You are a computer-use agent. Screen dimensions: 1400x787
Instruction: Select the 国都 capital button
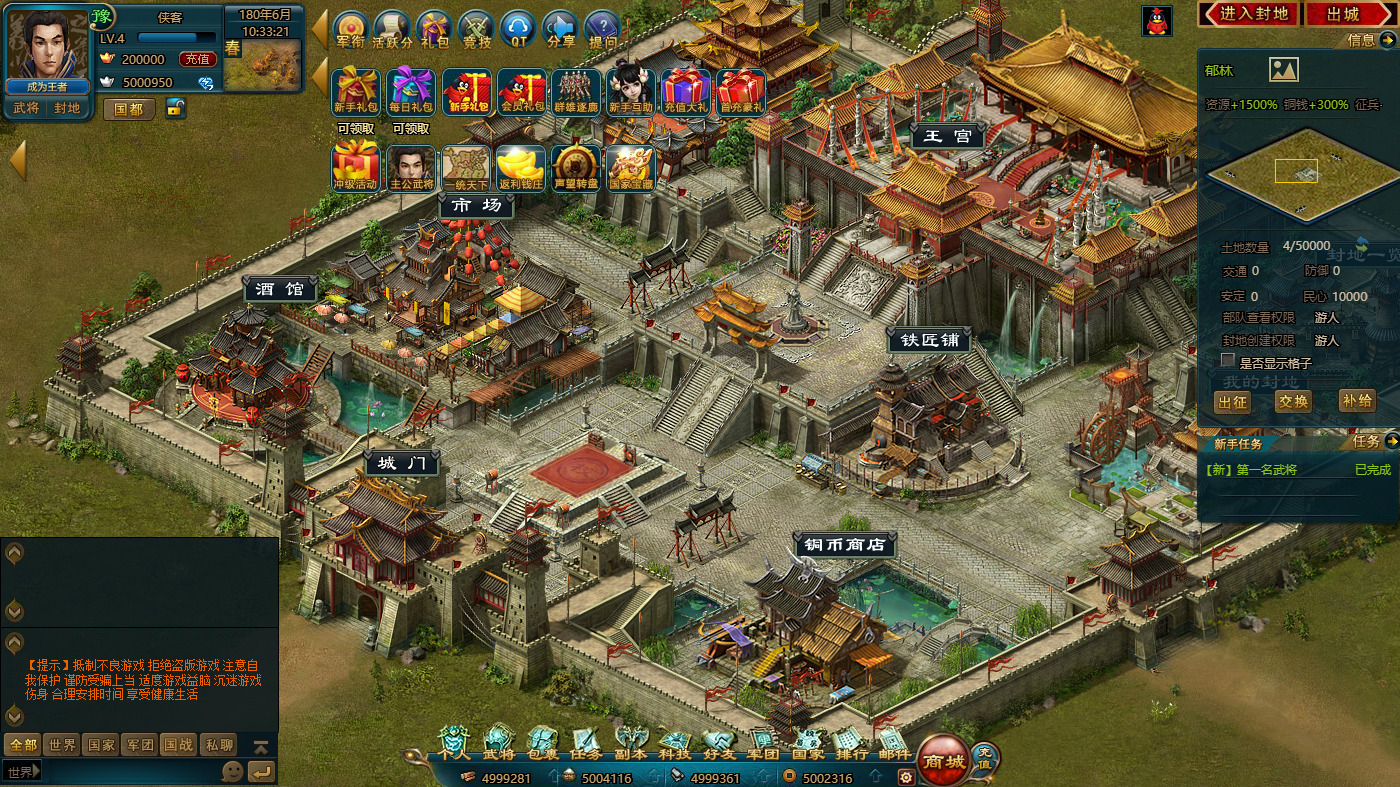point(129,109)
